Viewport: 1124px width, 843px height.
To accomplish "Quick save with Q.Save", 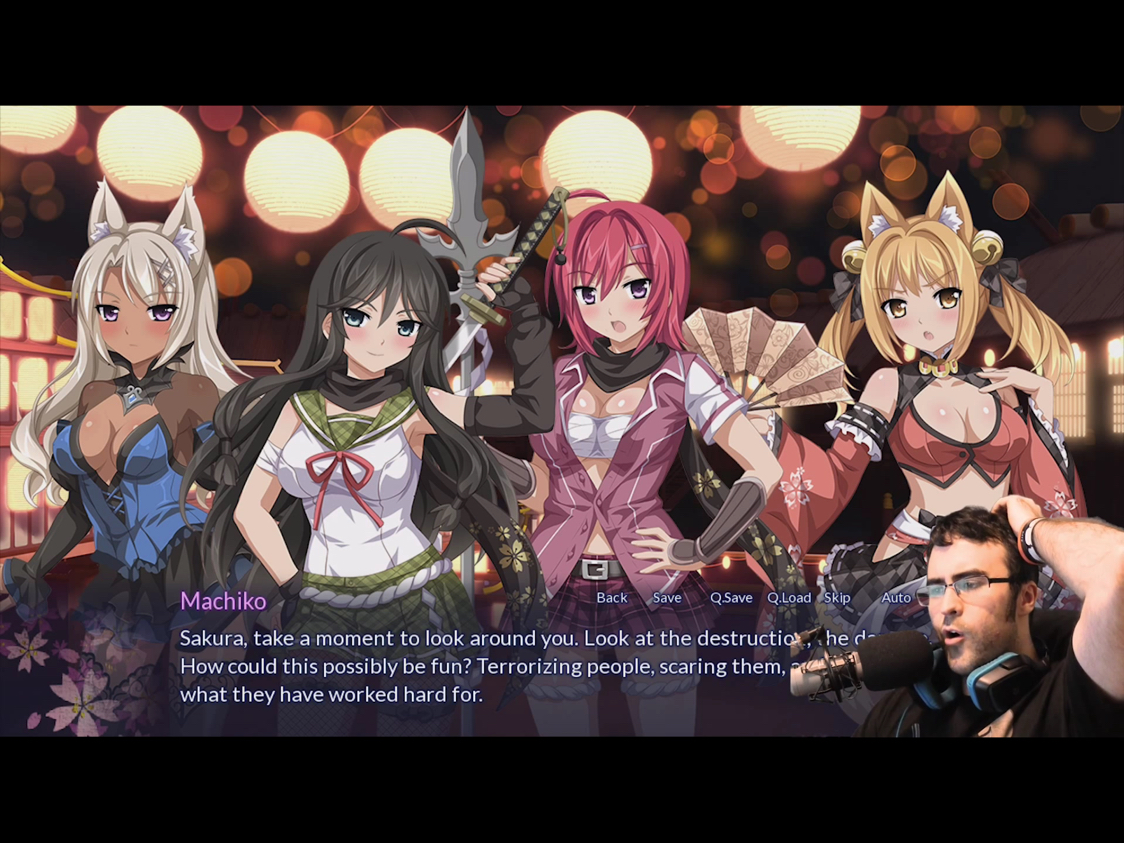I will tap(731, 598).
